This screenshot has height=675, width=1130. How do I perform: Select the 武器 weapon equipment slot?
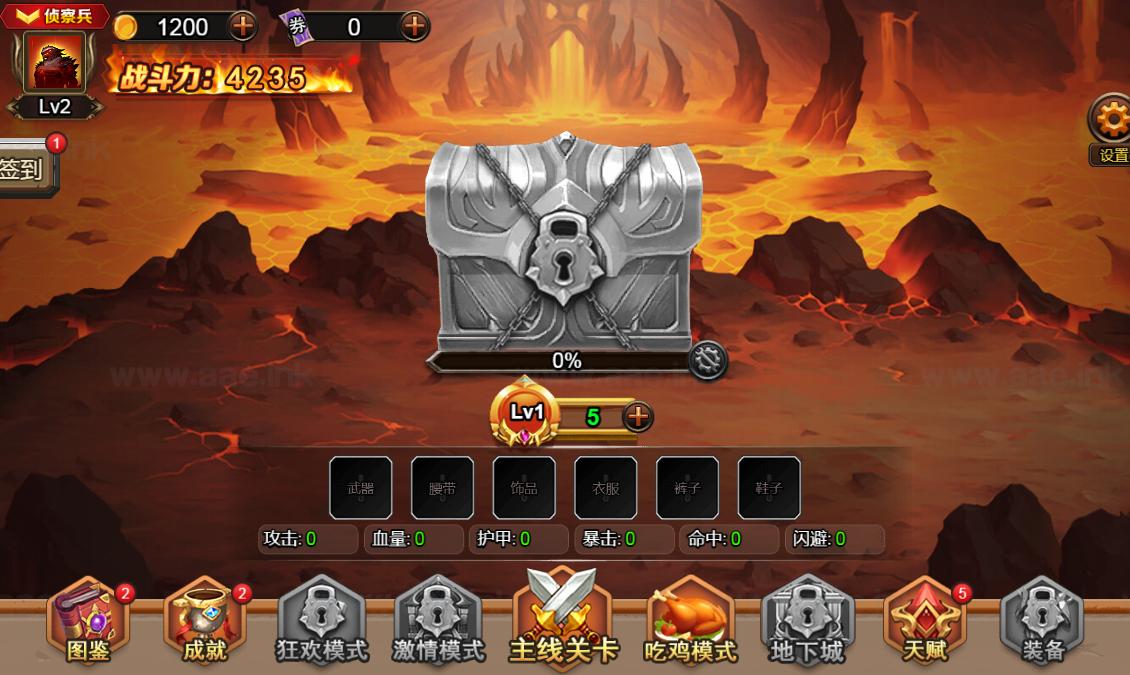tap(360, 488)
